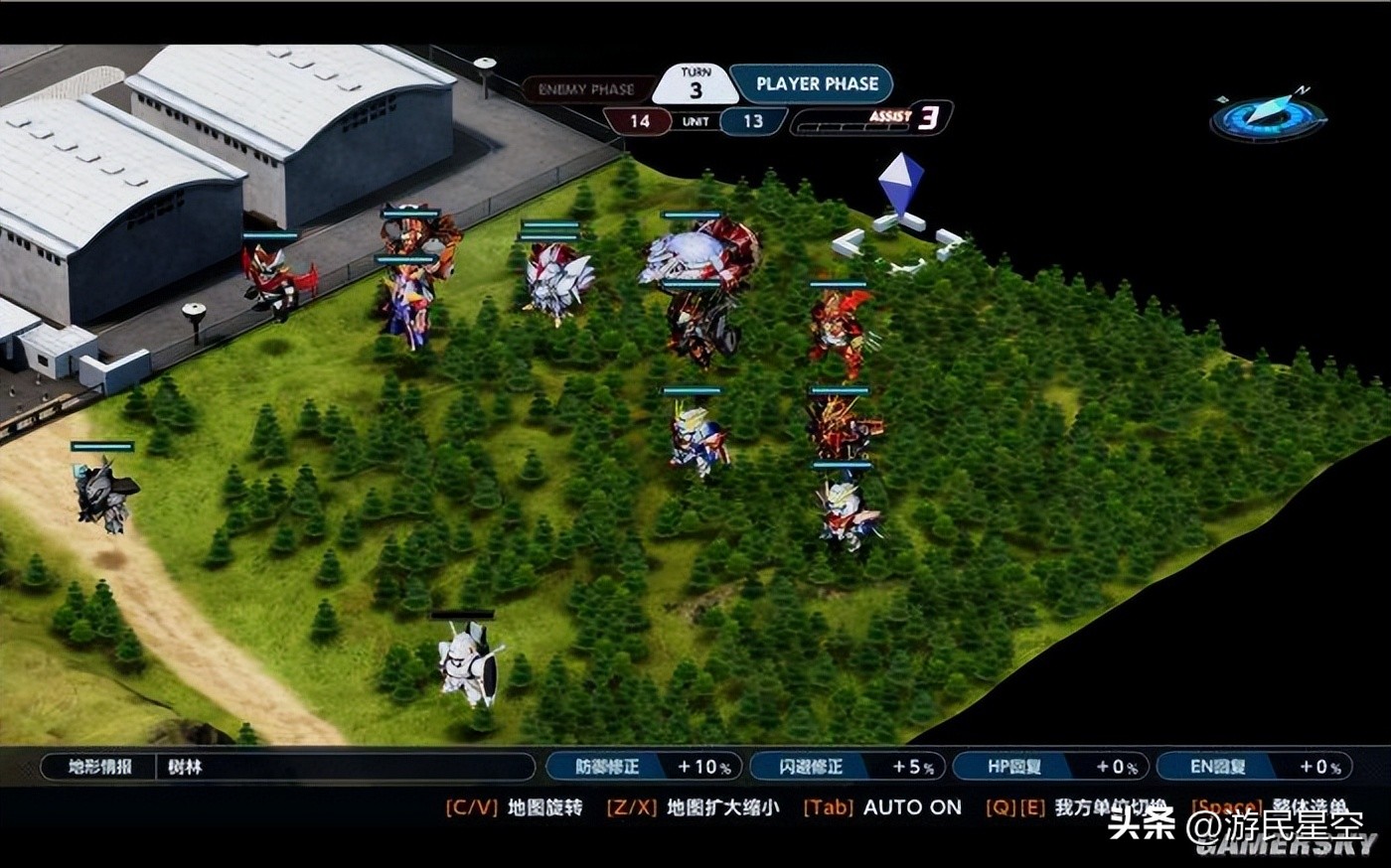The height and width of the screenshot is (868, 1391).
Task: Select the PLAYER PHASE indicator
Action: point(815,84)
